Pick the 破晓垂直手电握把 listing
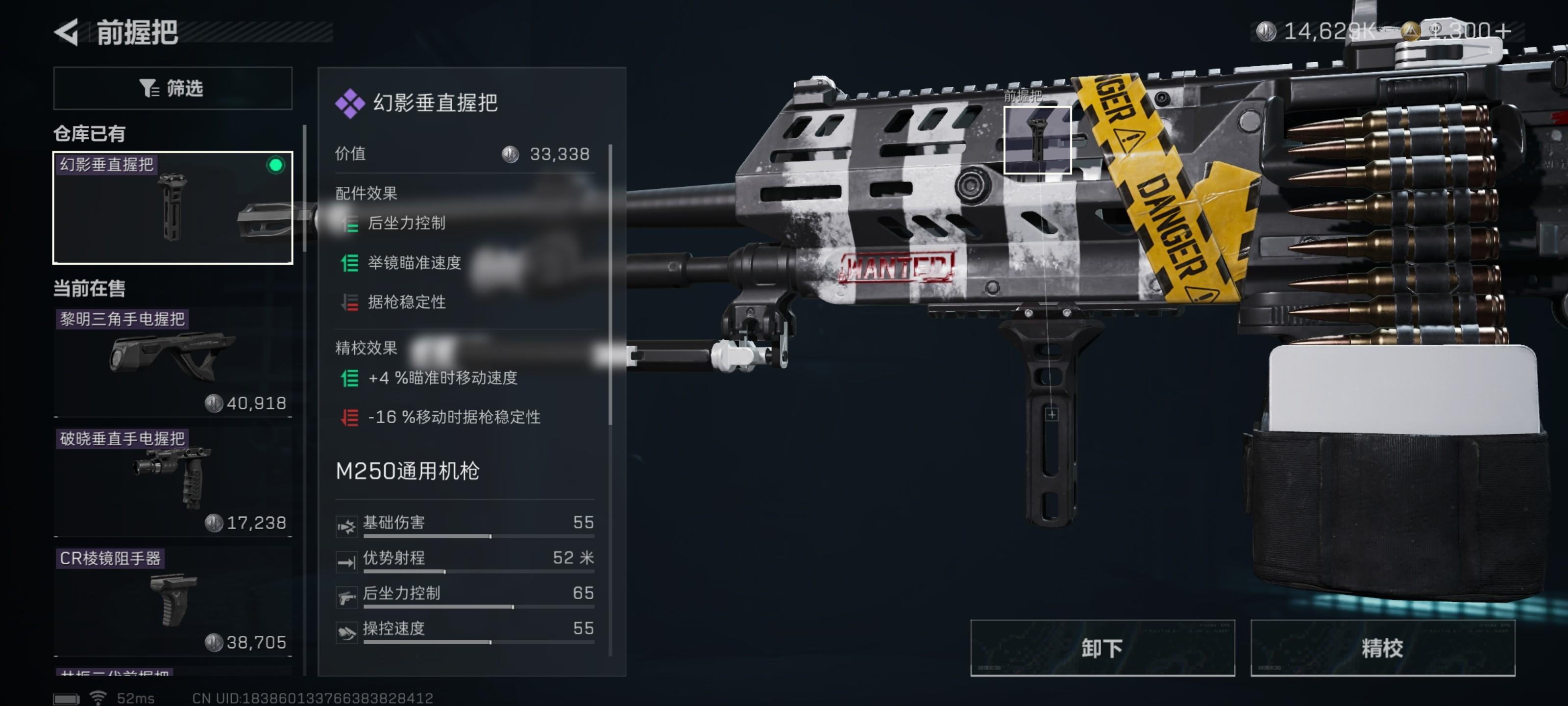Image resolution: width=1568 pixels, height=706 pixels. pyautogui.click(x=172, y=480)
